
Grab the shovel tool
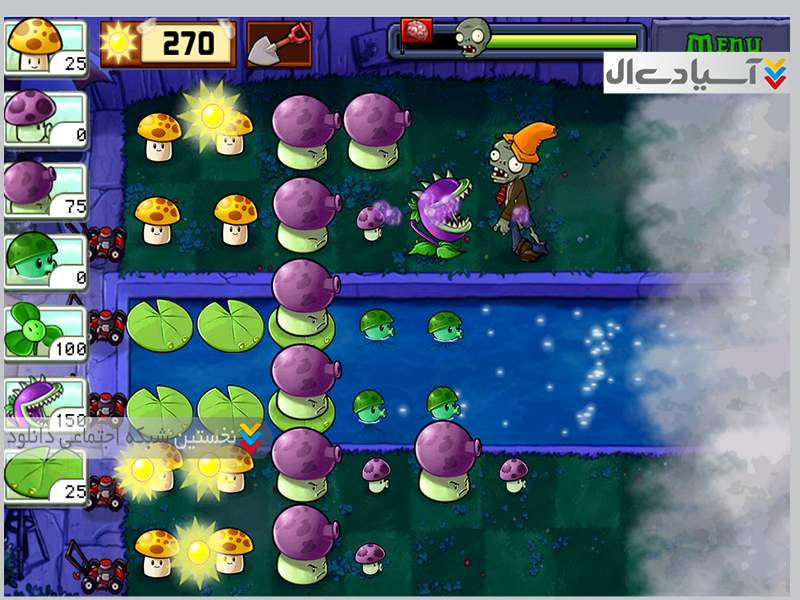click(278, 44)
